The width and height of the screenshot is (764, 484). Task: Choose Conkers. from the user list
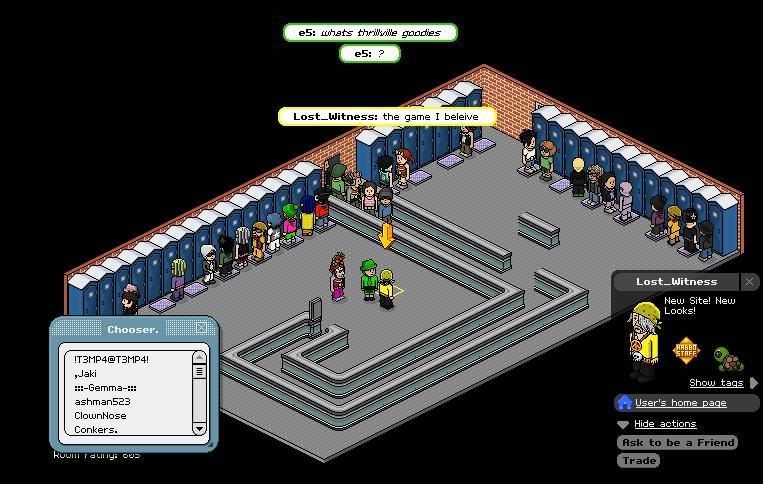coord(96,429)
